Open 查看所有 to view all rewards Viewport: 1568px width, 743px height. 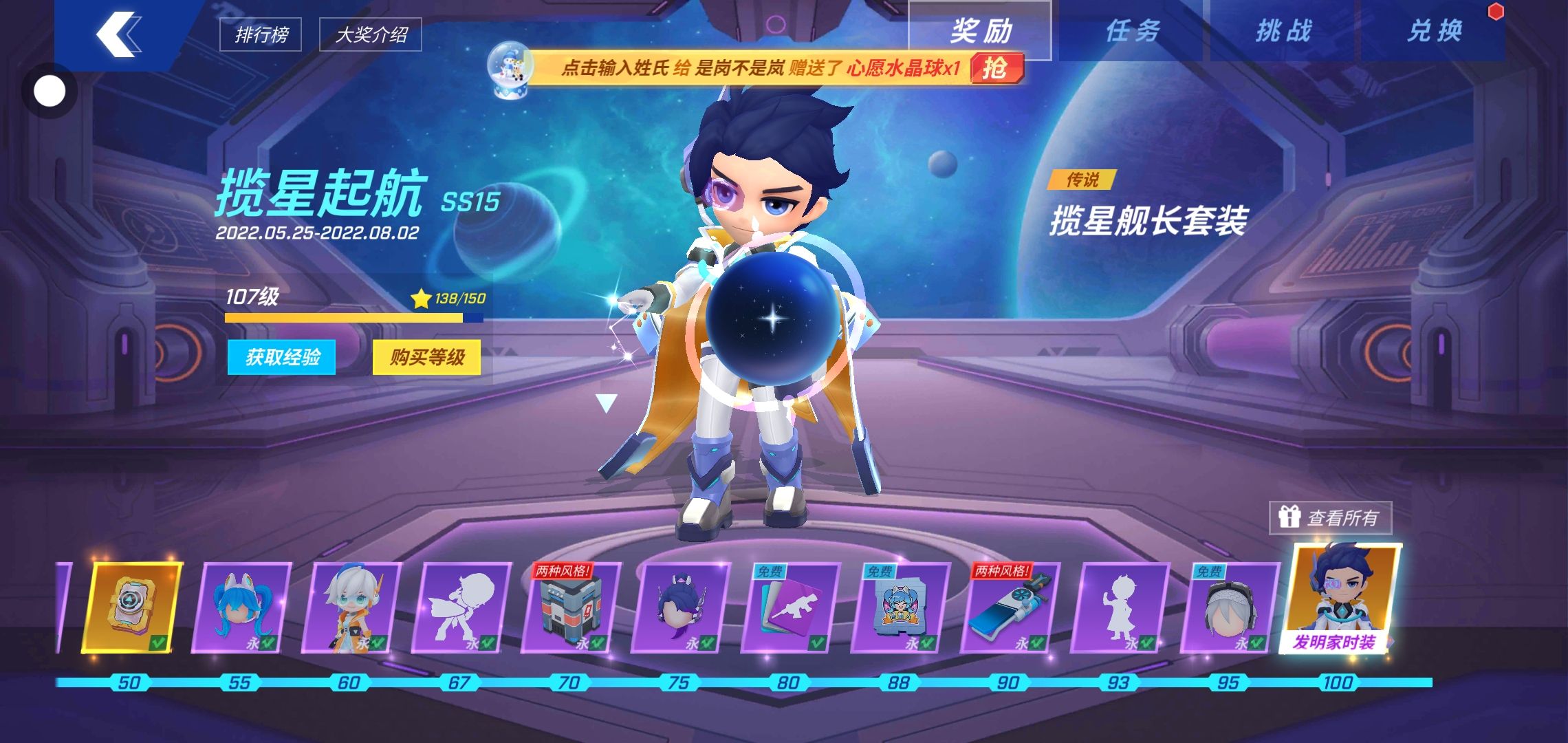click(1331, 517)
